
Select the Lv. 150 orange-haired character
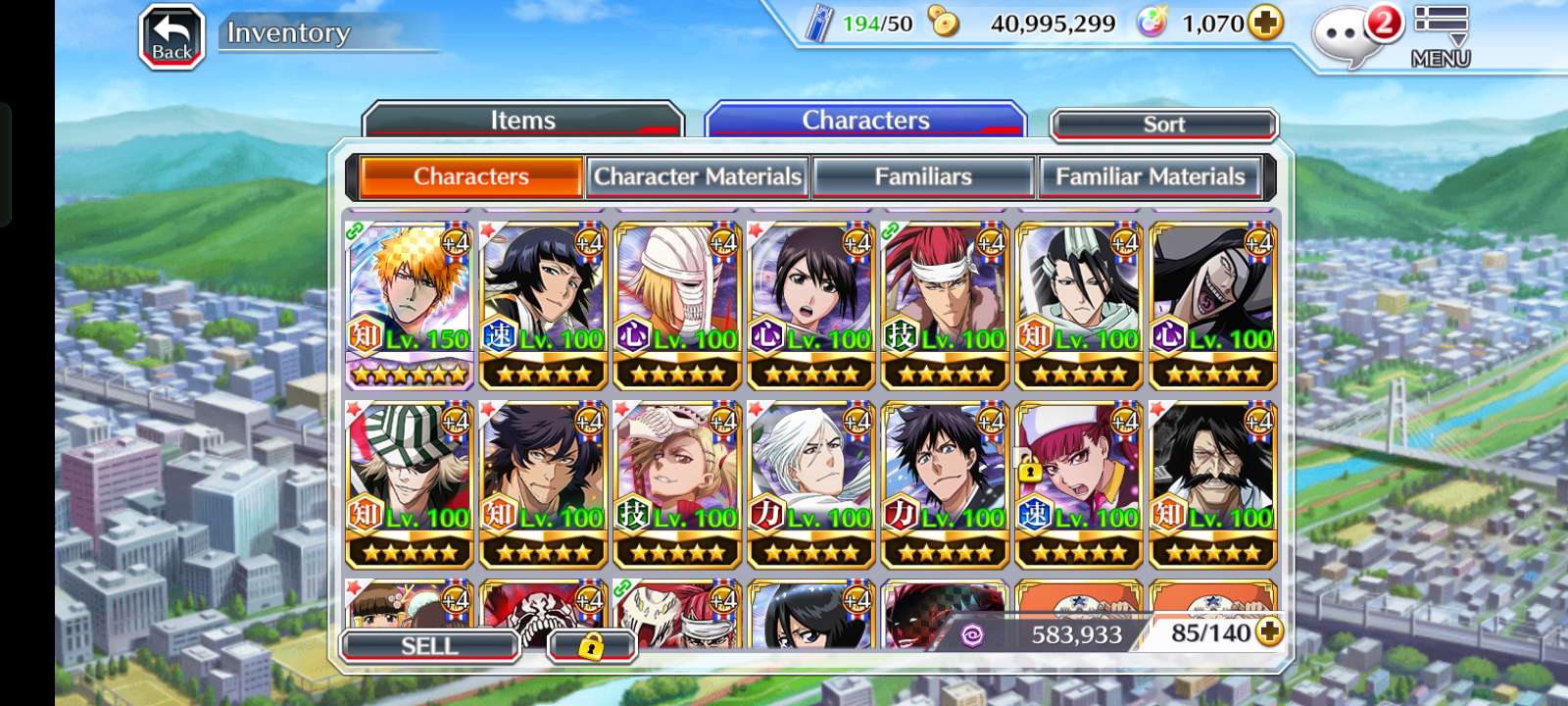[410, 304]
